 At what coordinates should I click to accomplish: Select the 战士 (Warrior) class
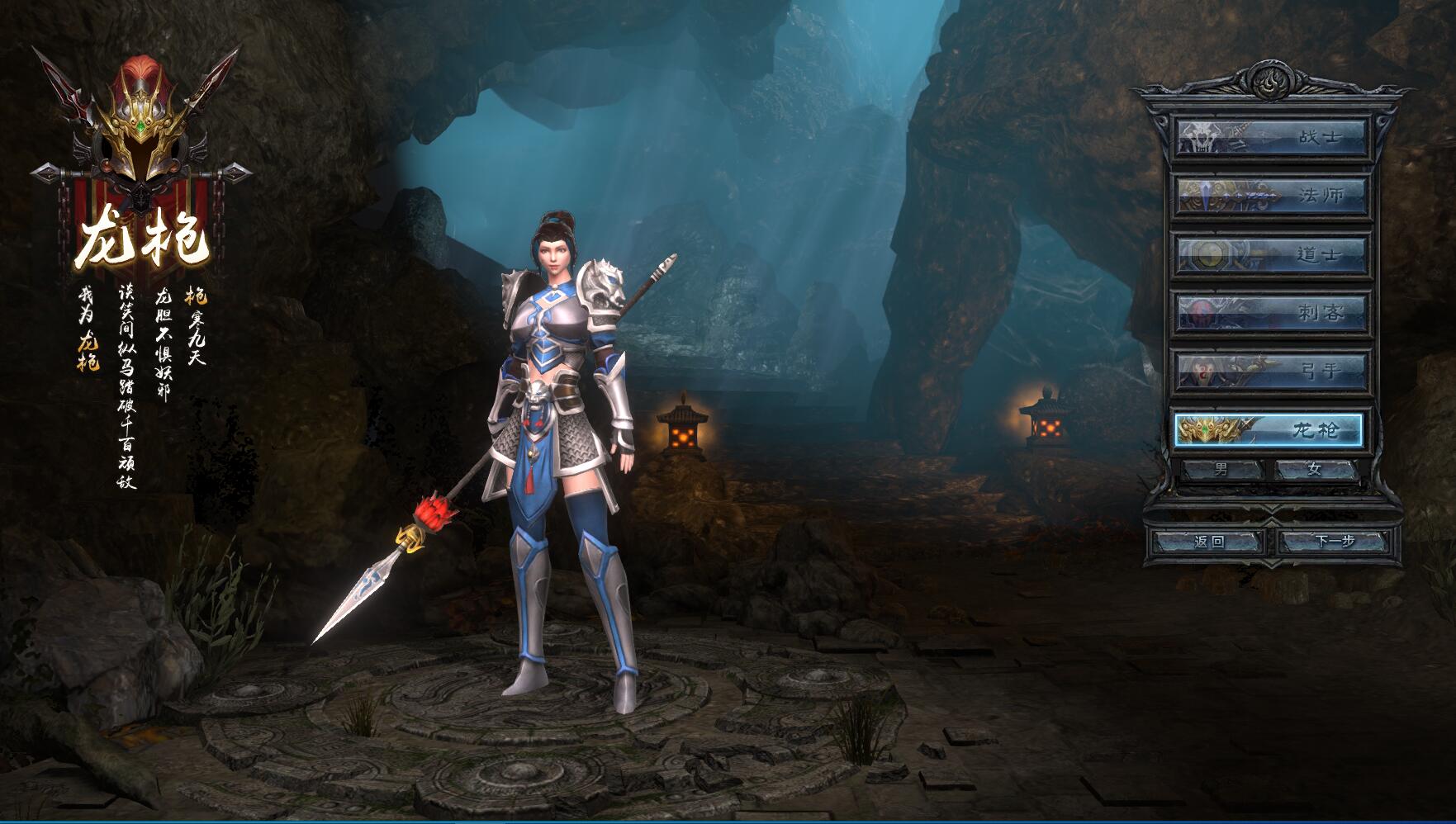tap(1271, 137)
